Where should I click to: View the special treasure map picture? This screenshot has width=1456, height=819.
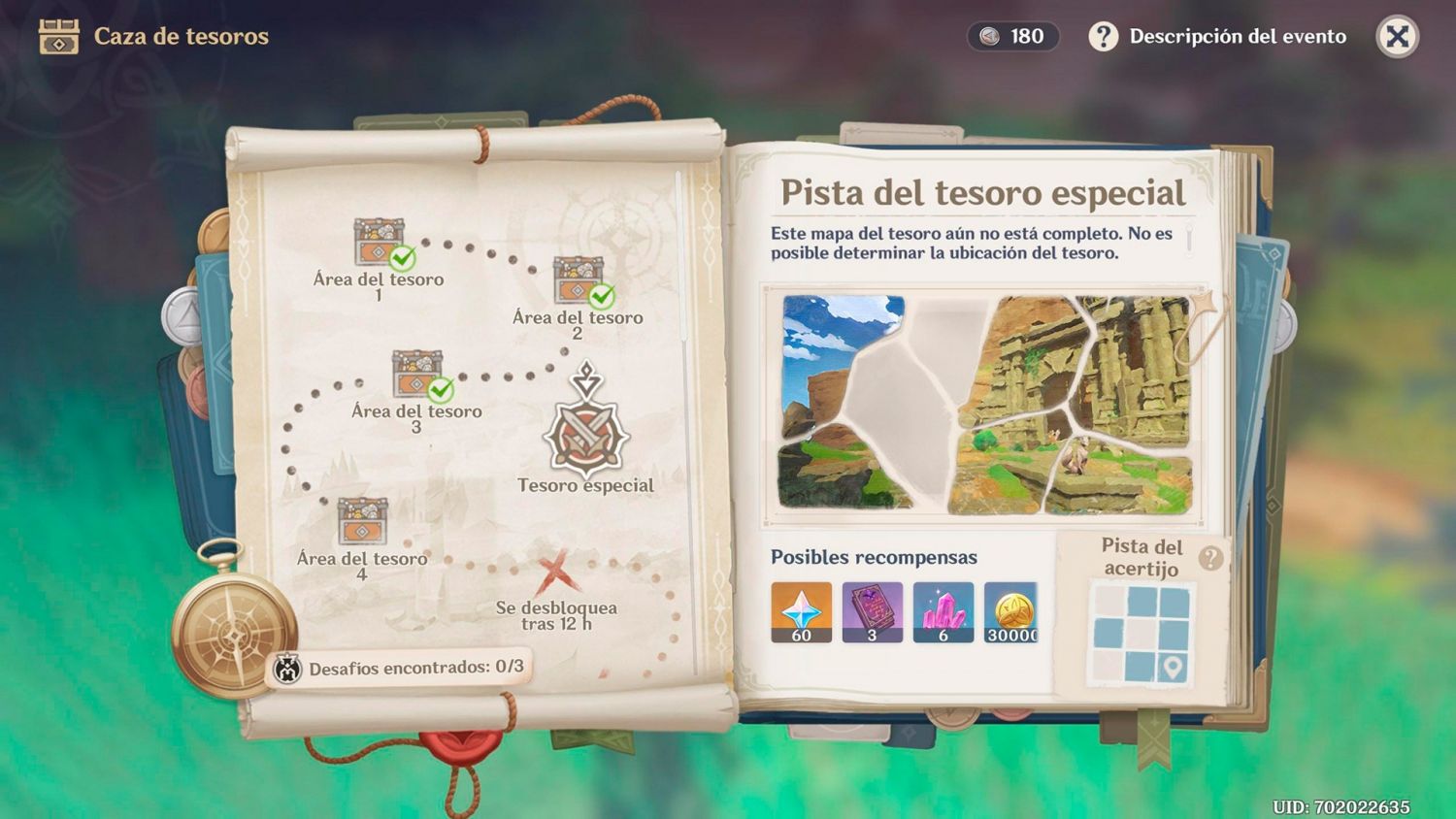click(986, 404)
